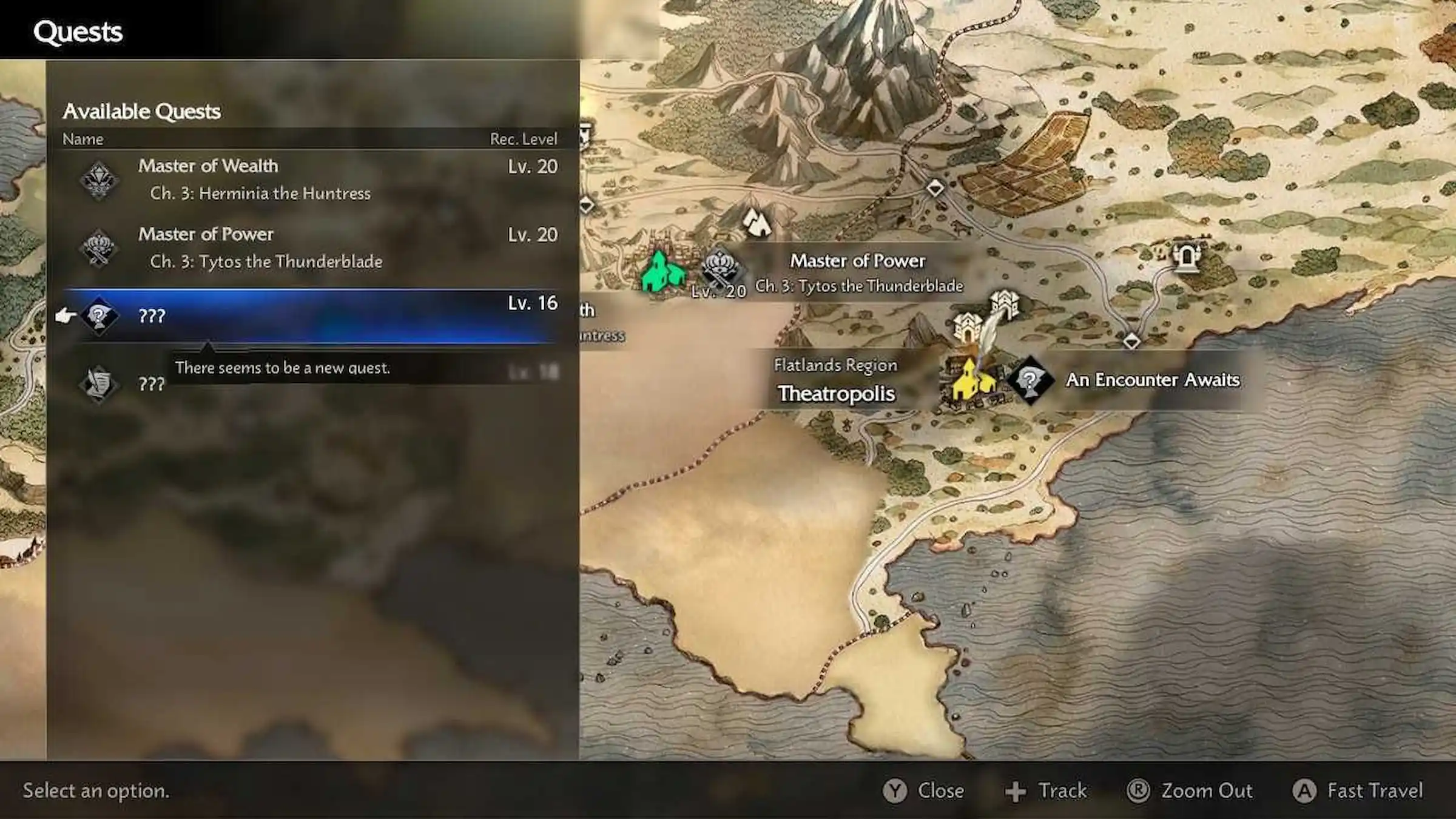Fast Travel to the selected location

point(1358,790)
